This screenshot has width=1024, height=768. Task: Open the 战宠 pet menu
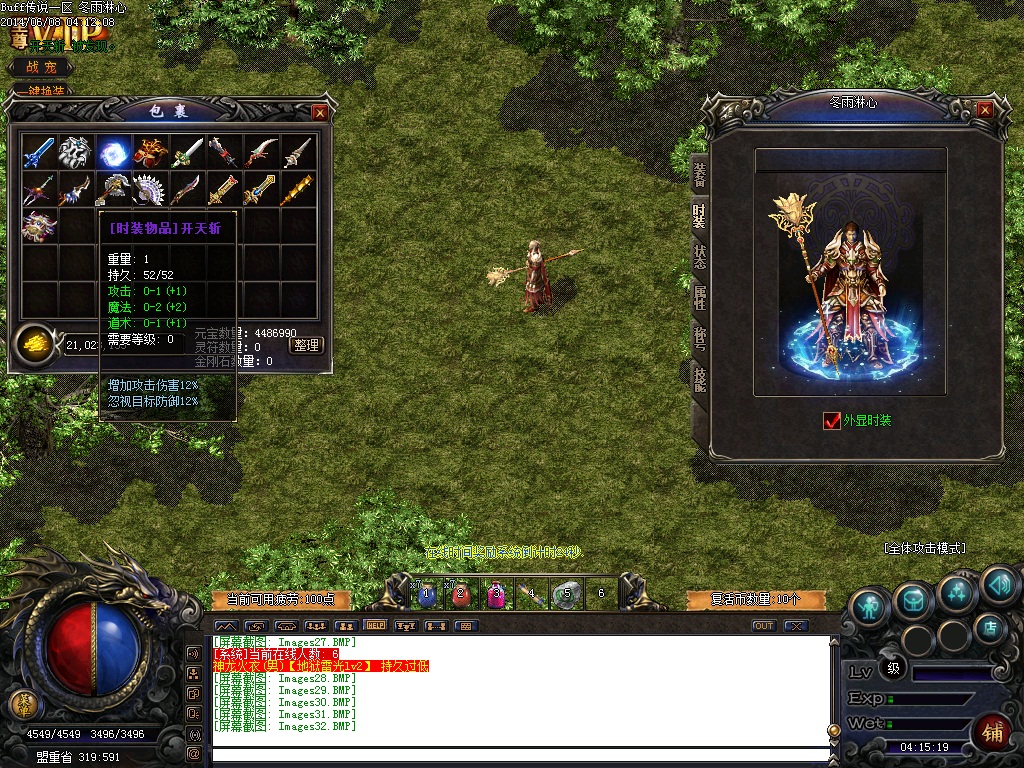(x=41, y=67)
